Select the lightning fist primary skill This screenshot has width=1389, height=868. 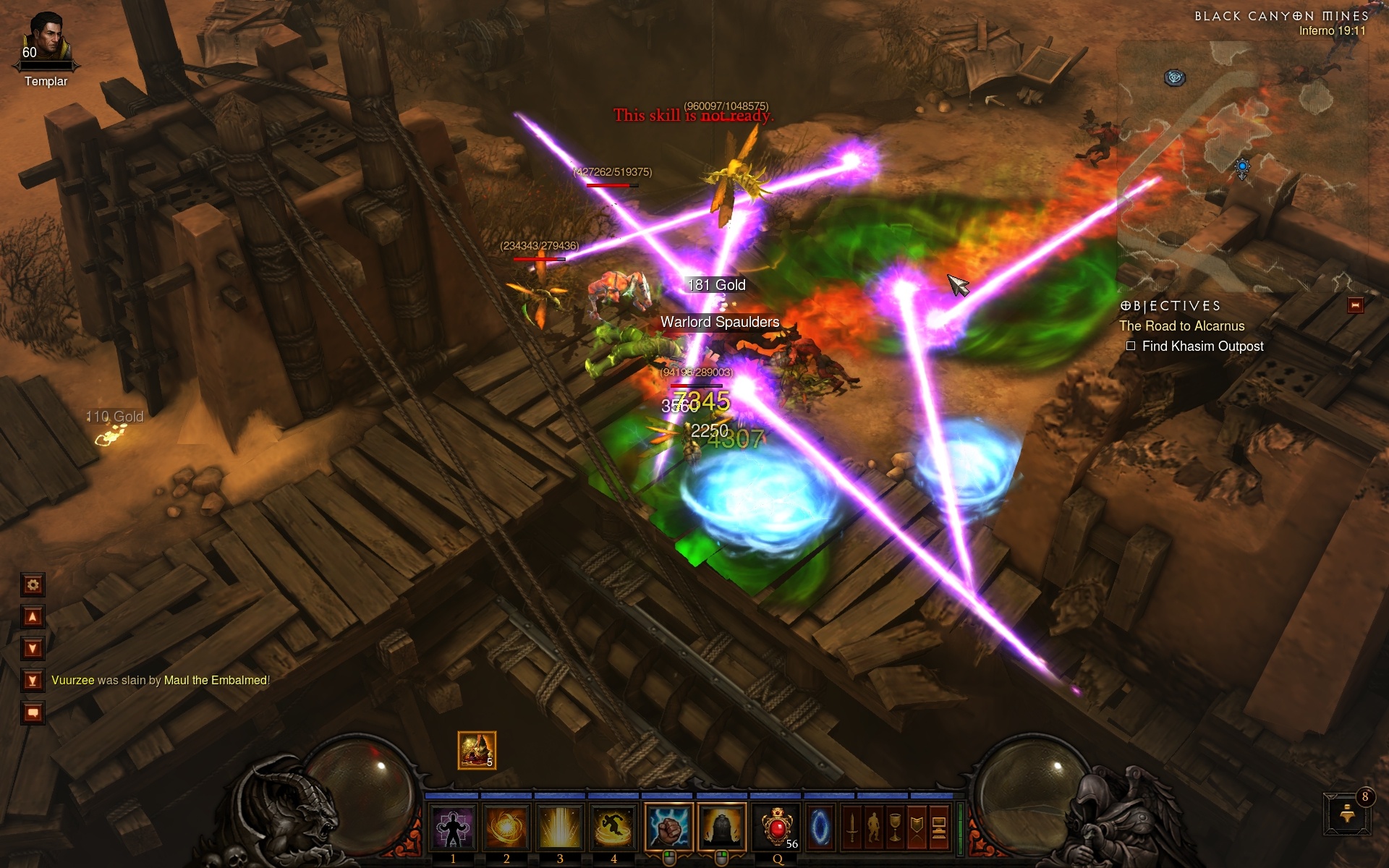click(668, 827)
